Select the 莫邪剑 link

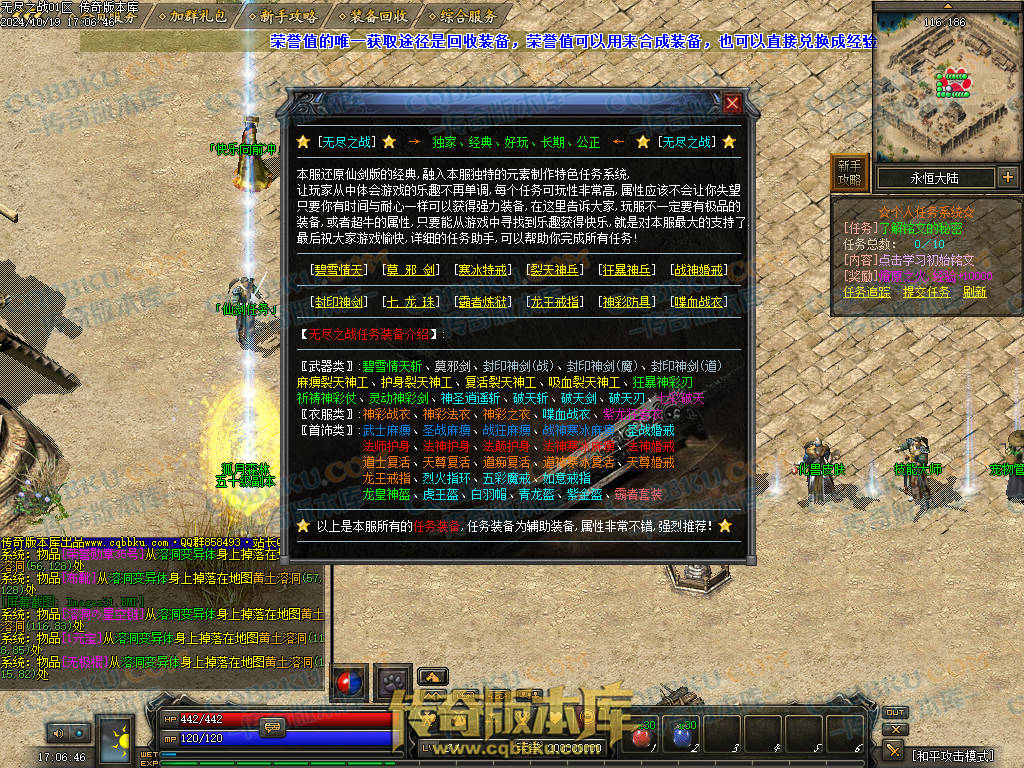tap(411, 269)
